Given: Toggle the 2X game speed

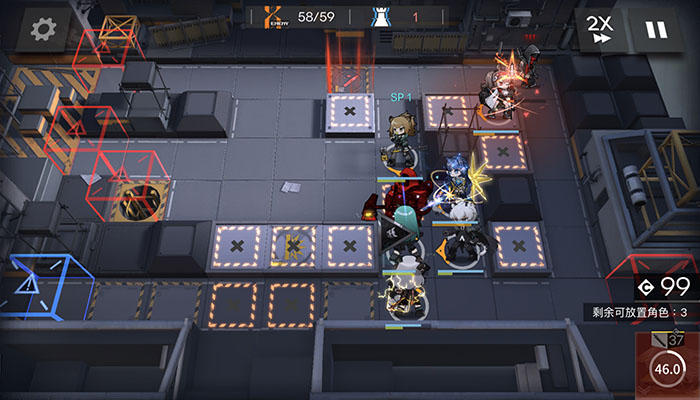Looking at the screenshot, I should pos(600,29).
